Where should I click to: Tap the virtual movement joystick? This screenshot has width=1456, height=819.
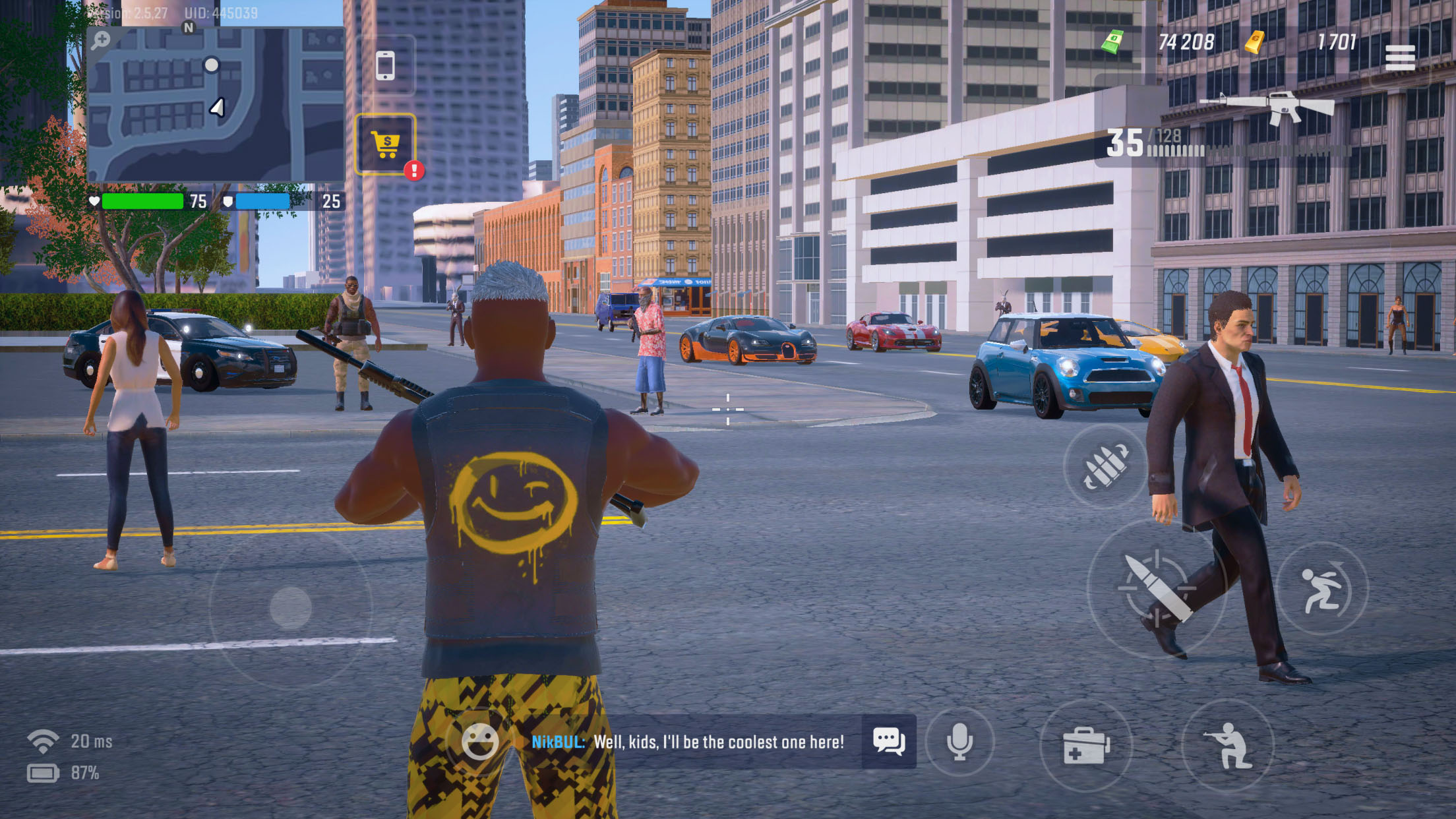coord(290,607)
